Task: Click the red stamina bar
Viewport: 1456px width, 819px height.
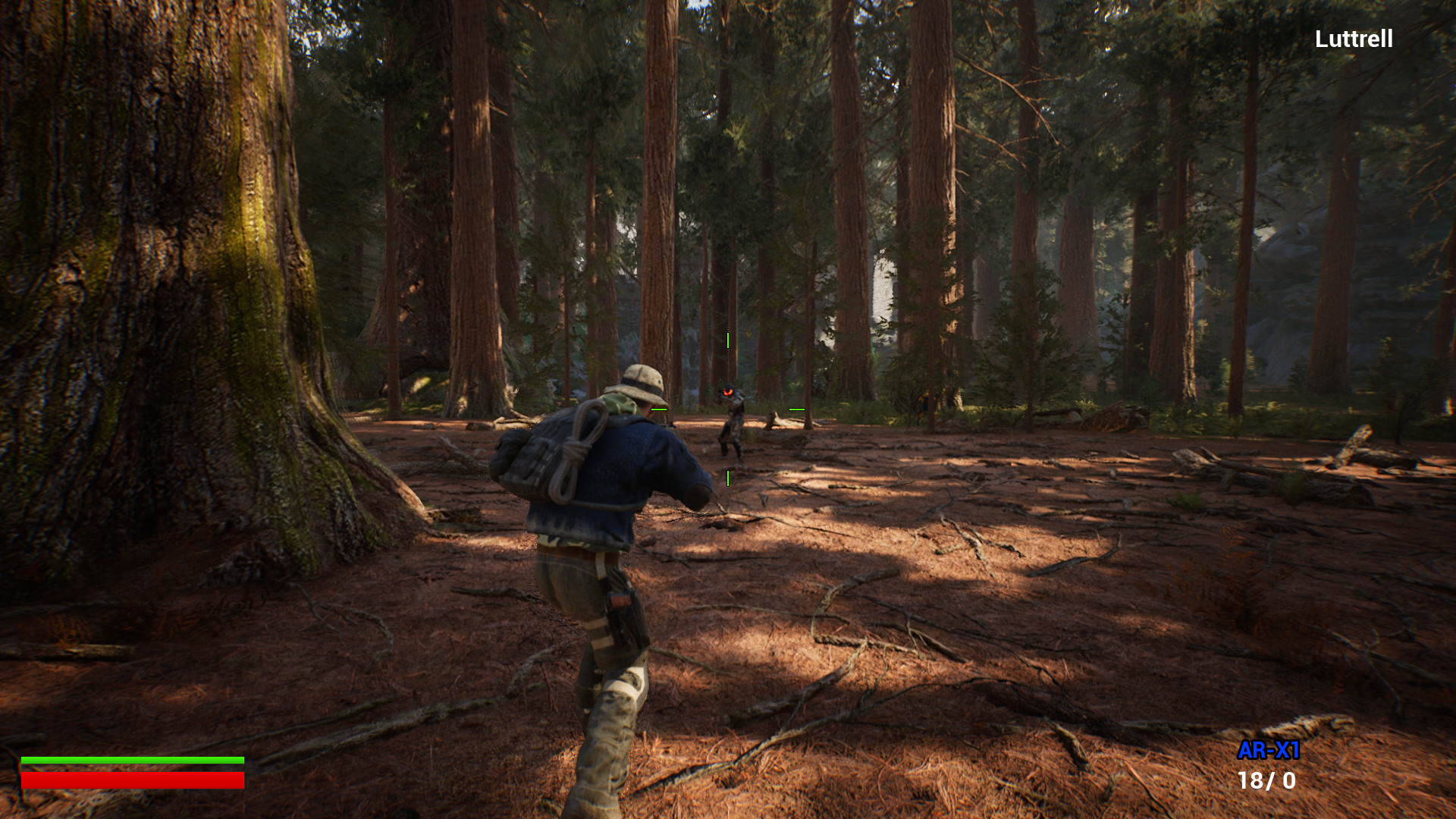Action: point(133,779)
